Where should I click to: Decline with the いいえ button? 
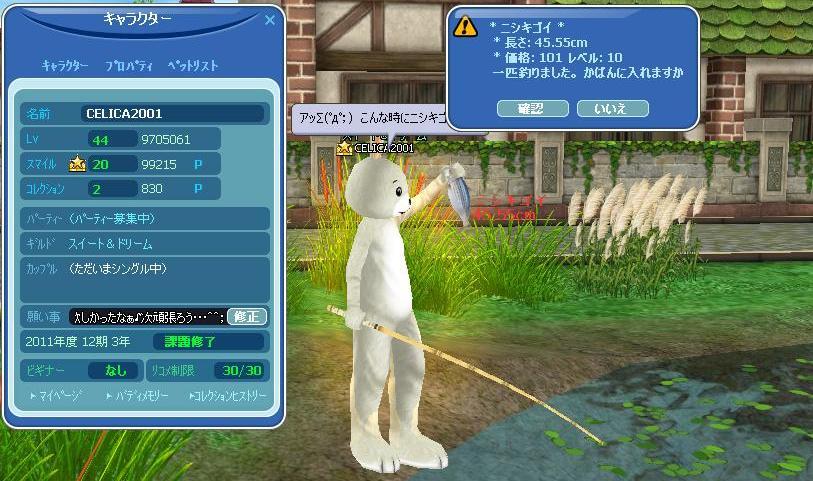pos(612,108)
